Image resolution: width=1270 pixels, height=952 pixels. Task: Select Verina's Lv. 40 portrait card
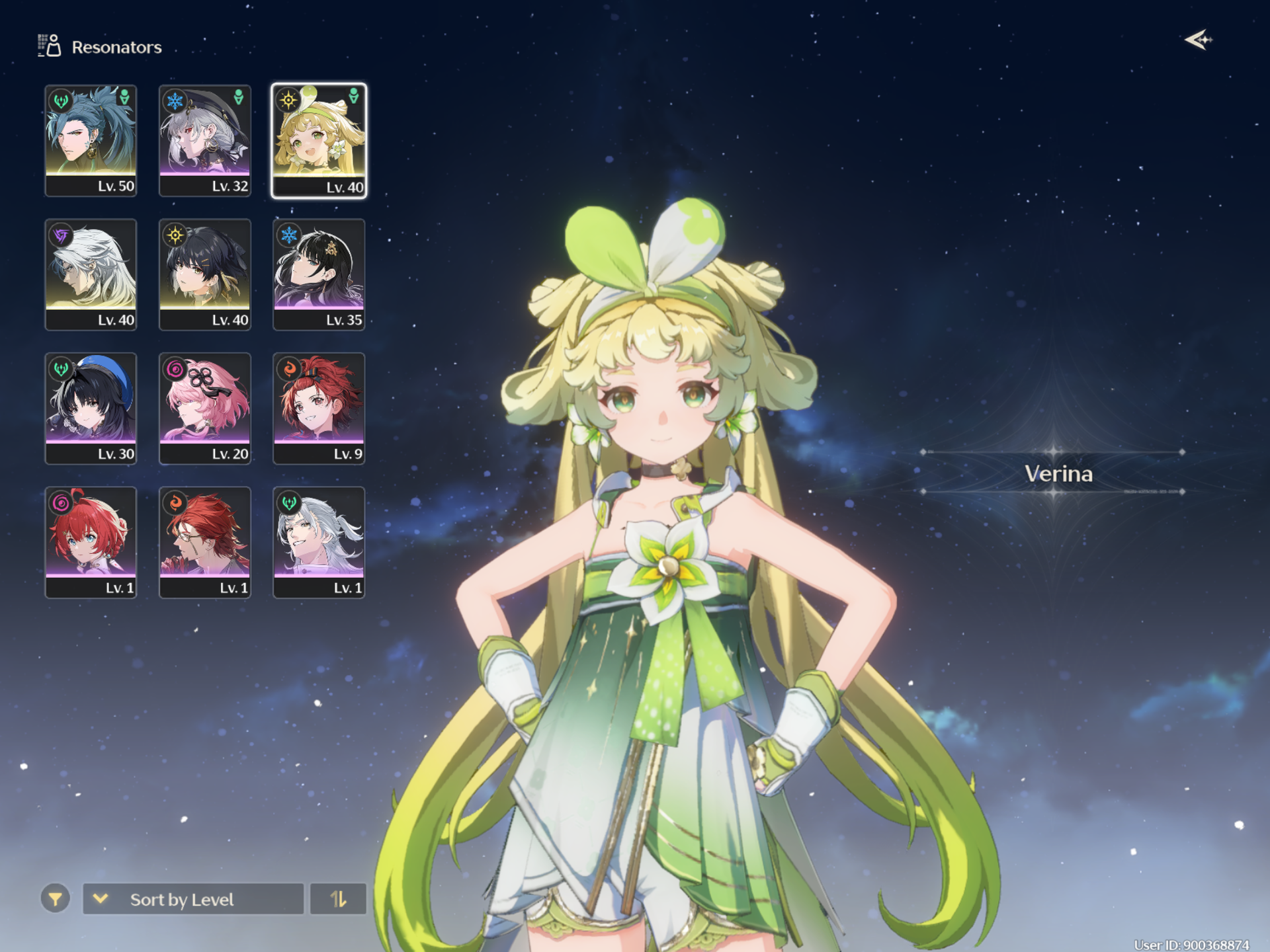(319, 140)
